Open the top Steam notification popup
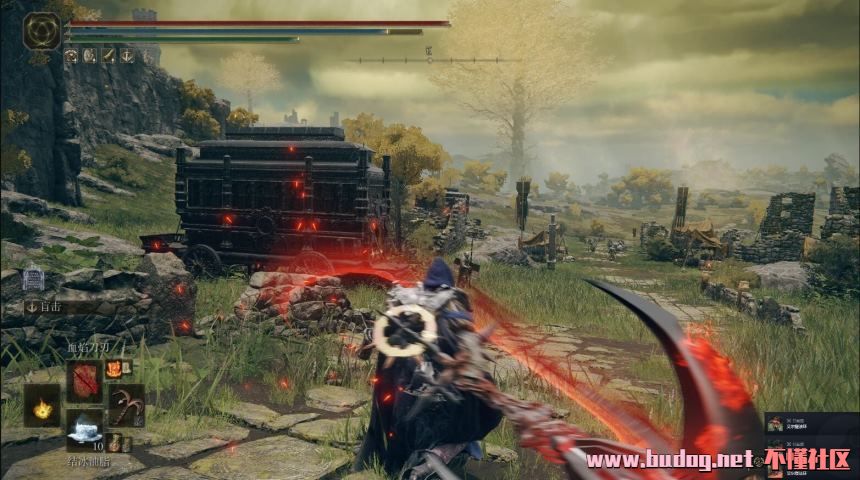This screenshot has height=480, width=860. pyautogui.click(x=810, y=424)
